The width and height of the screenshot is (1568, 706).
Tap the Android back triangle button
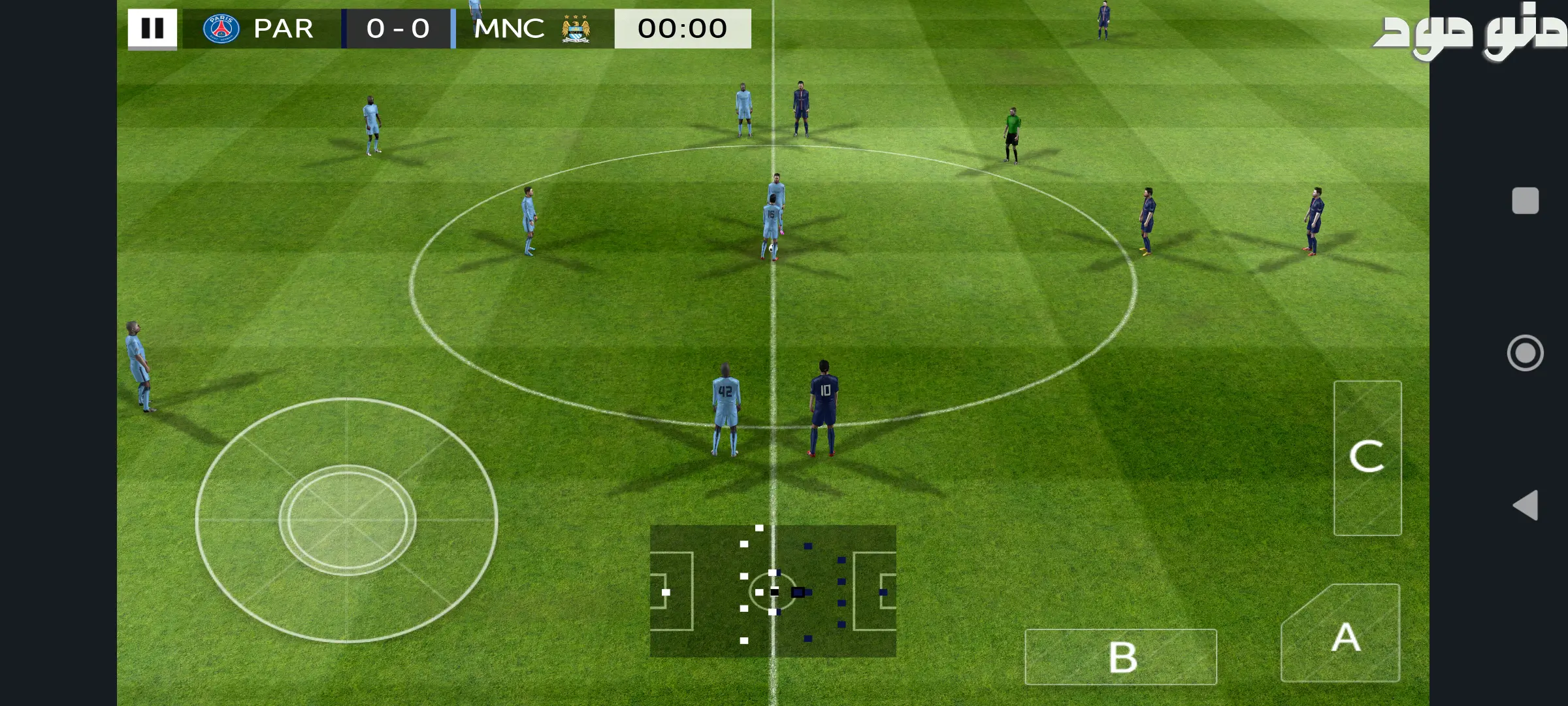click(1526, 505)
